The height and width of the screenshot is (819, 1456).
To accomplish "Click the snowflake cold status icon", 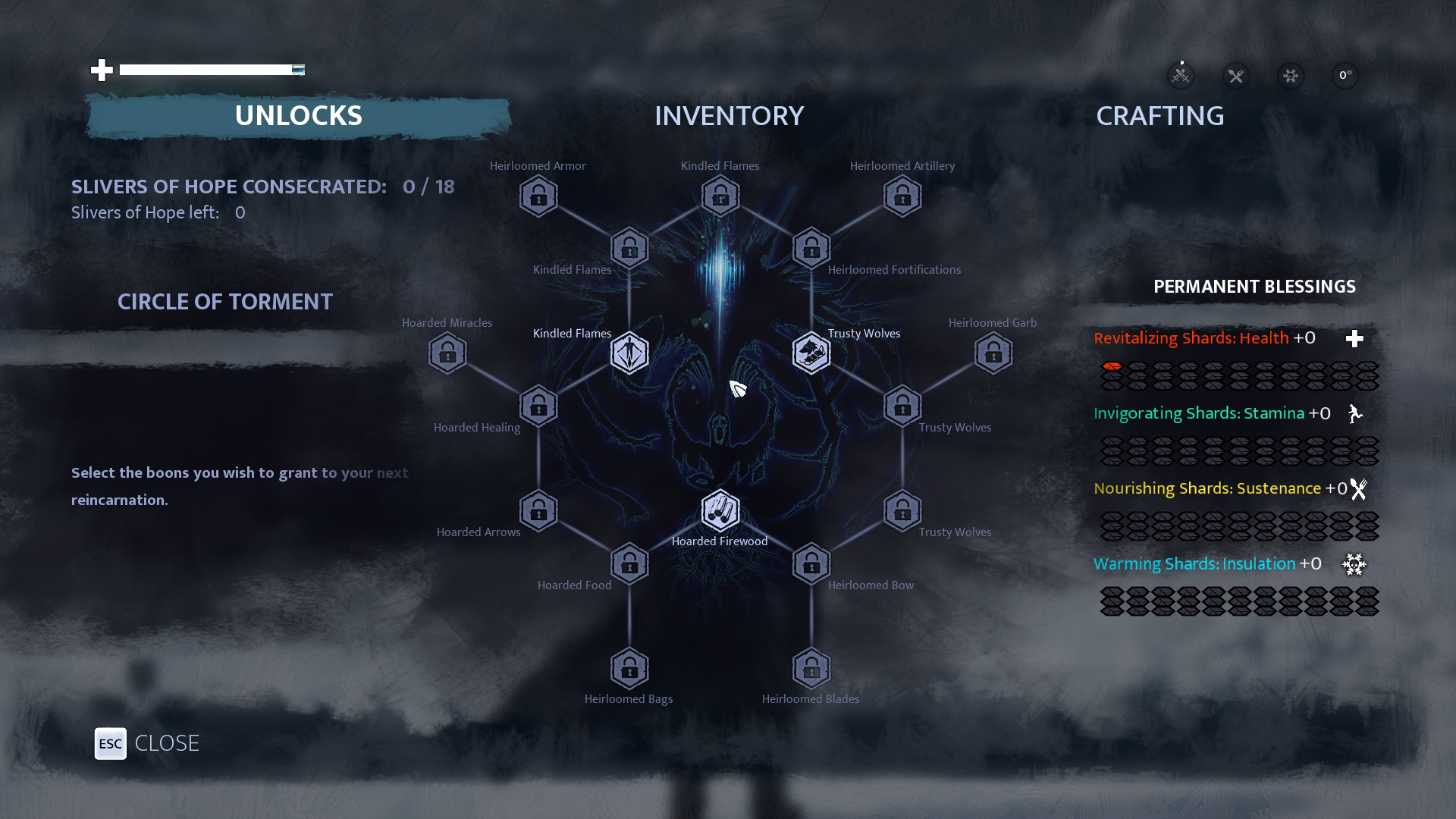I will [1291, 76].
